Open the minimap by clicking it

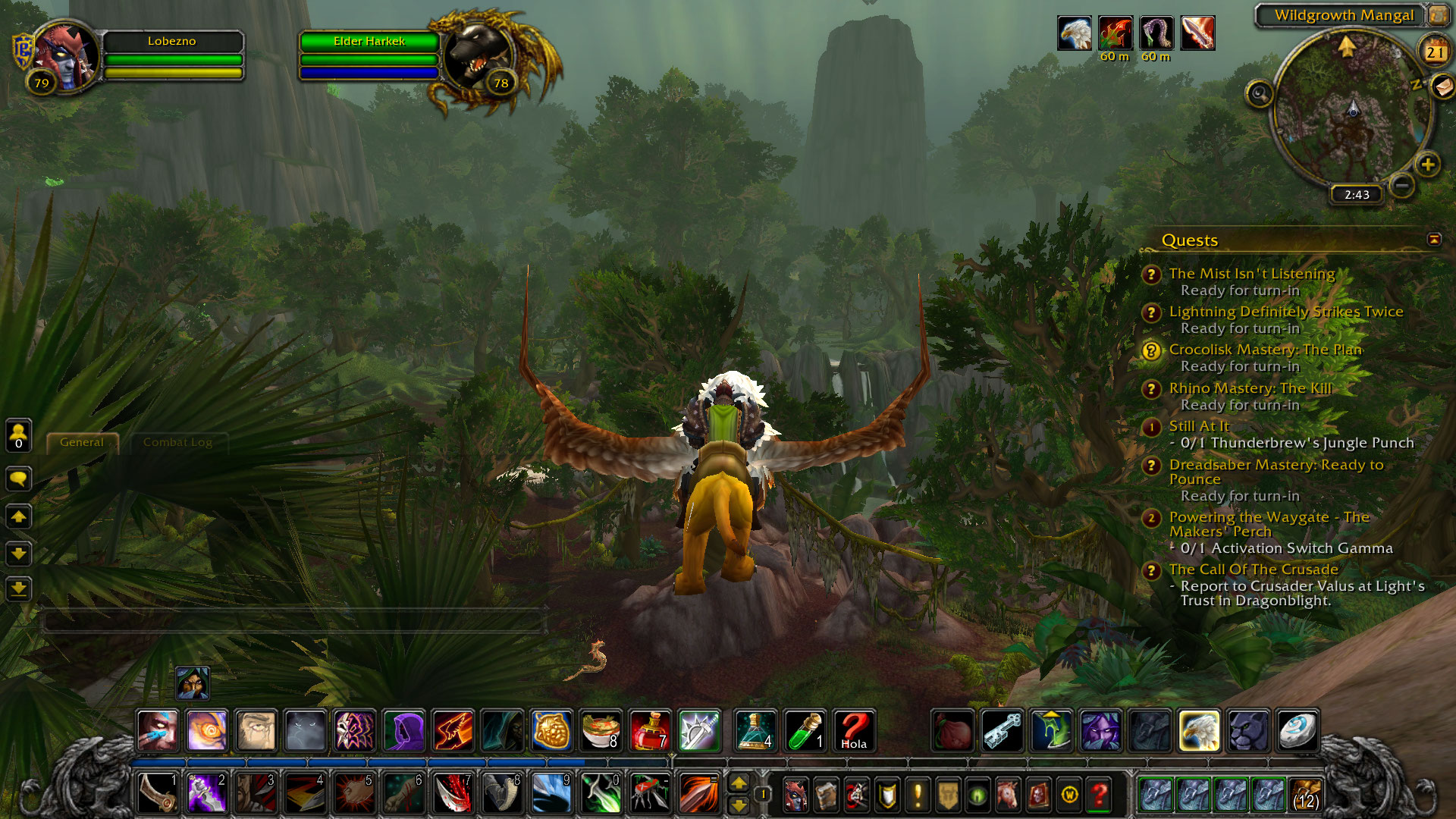tap(1352, 110)
